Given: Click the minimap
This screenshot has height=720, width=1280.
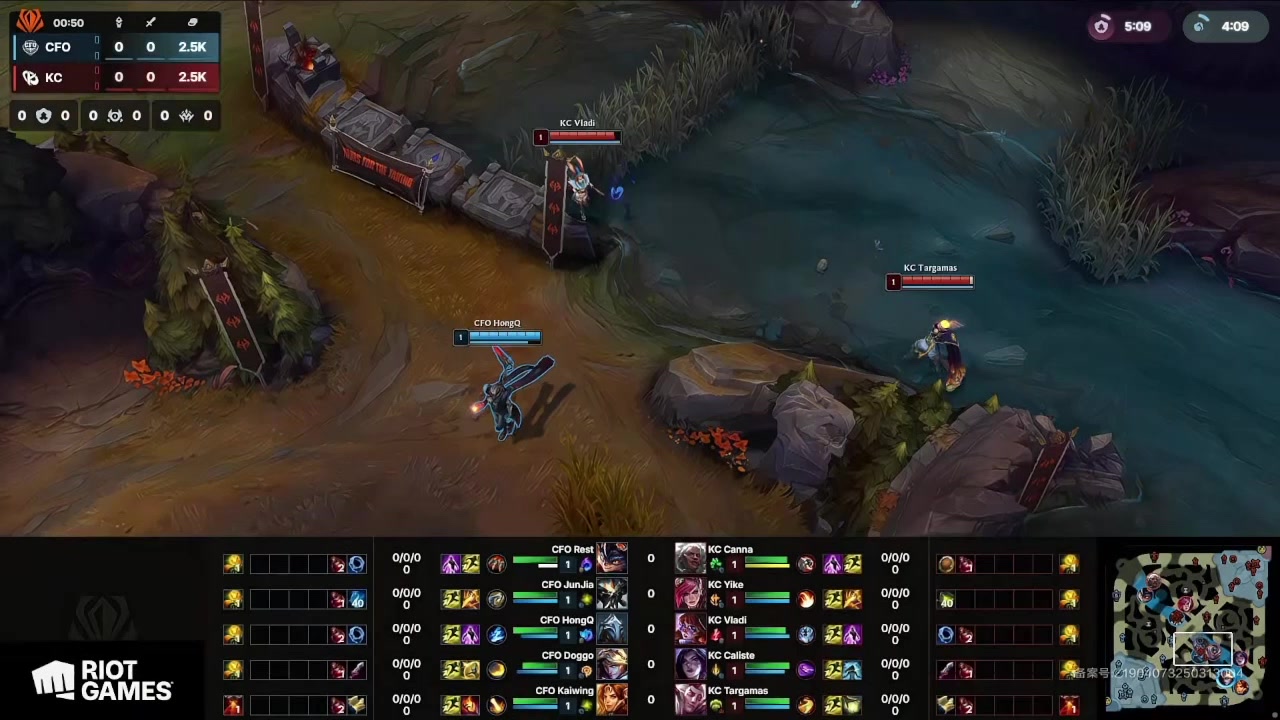Looking at the screenshot, I should click(x=1190, y=620).
